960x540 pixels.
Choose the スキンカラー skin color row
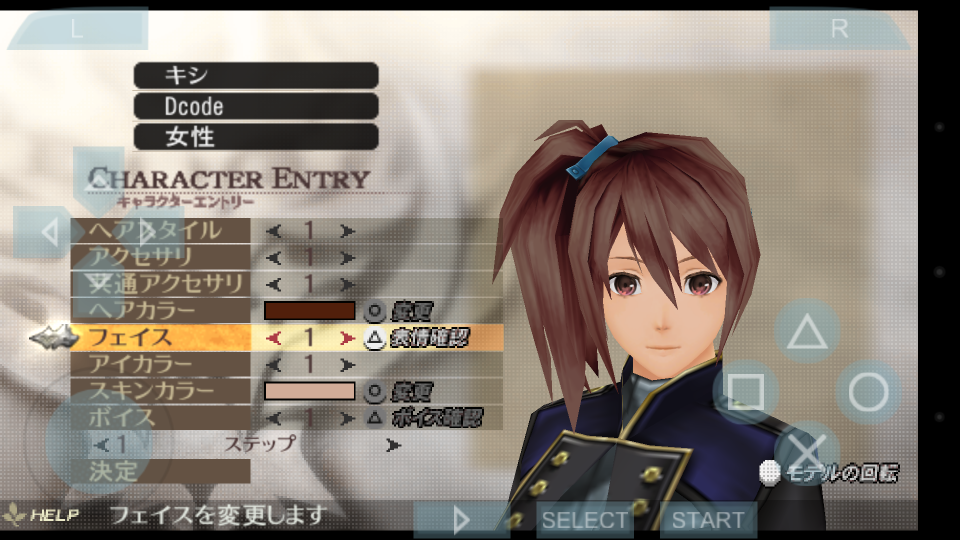(160, 391)
